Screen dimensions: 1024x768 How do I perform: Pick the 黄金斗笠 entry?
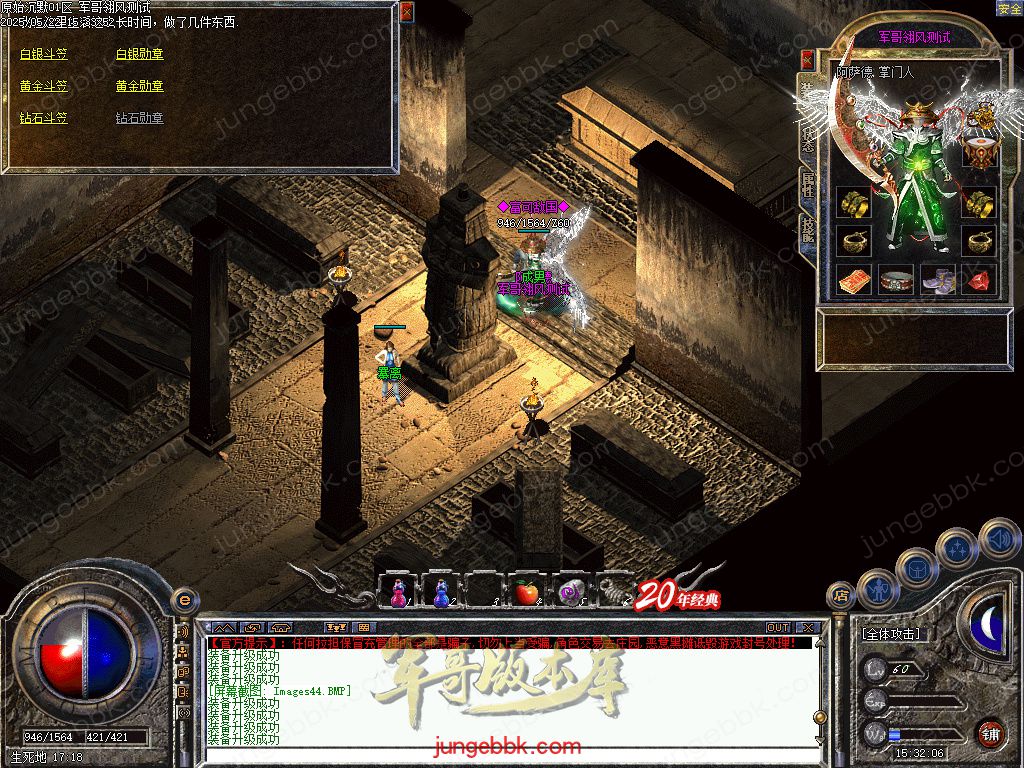tap(44, 86)
